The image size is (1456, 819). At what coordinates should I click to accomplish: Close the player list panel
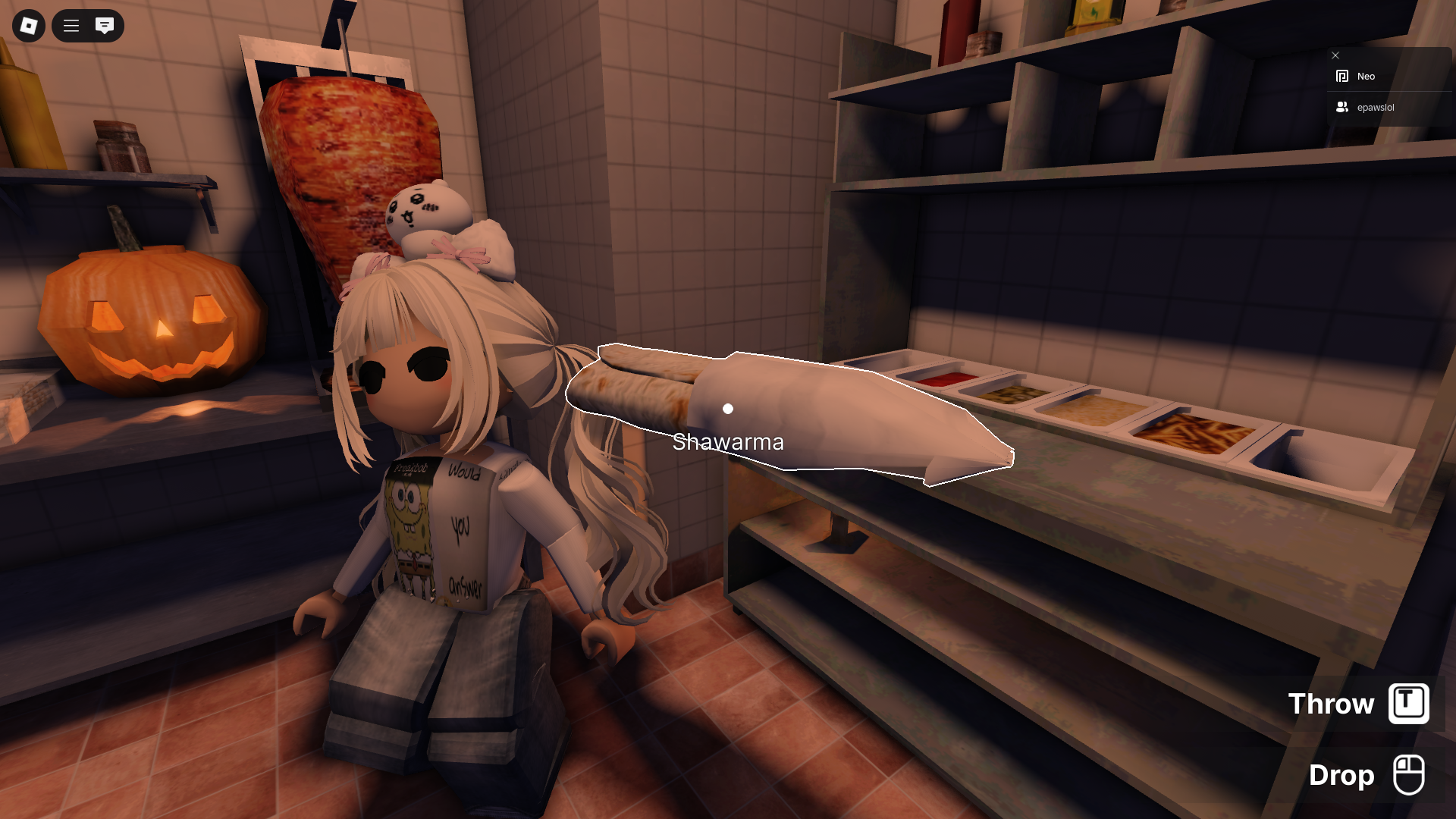click(x=1335, y=55)
